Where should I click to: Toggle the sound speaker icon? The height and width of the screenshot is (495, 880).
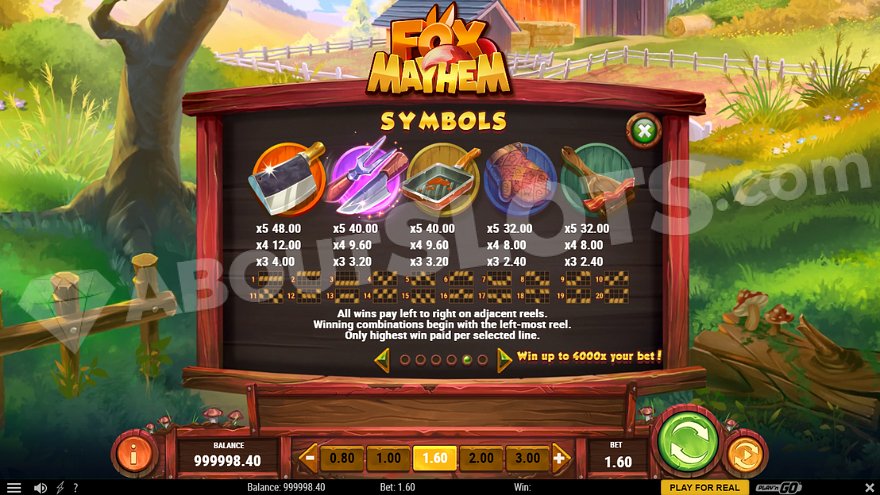coord(40,487)
